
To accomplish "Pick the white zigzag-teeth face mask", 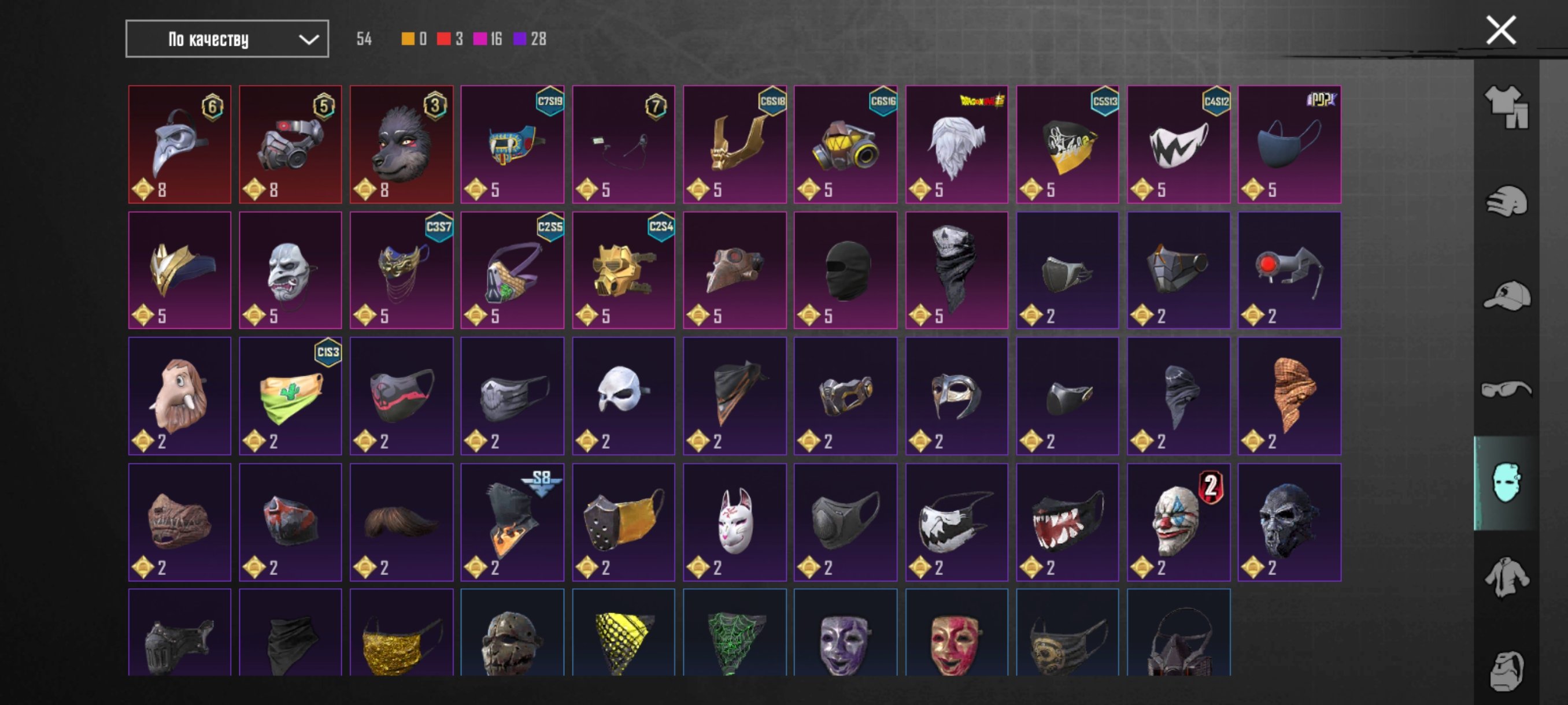I will [x=1178, y=145].
